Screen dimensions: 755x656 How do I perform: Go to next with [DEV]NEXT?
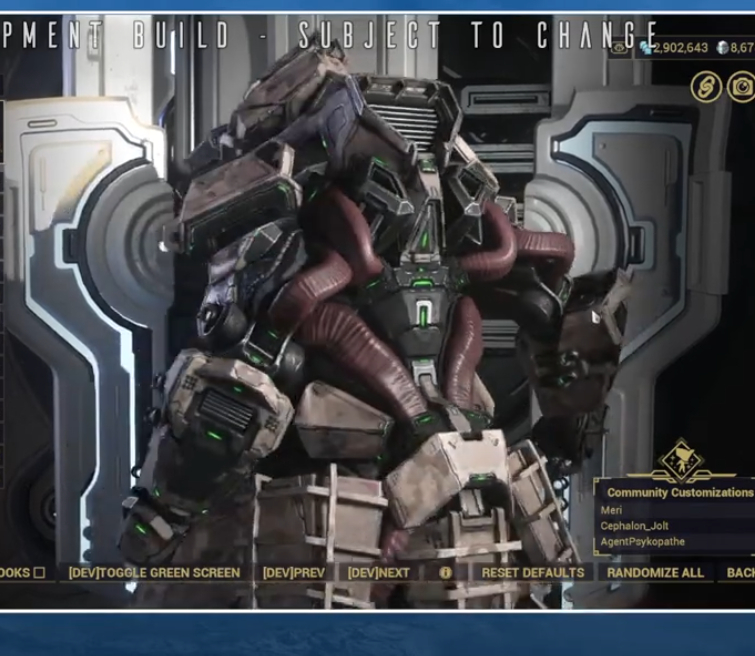[379, 573]
